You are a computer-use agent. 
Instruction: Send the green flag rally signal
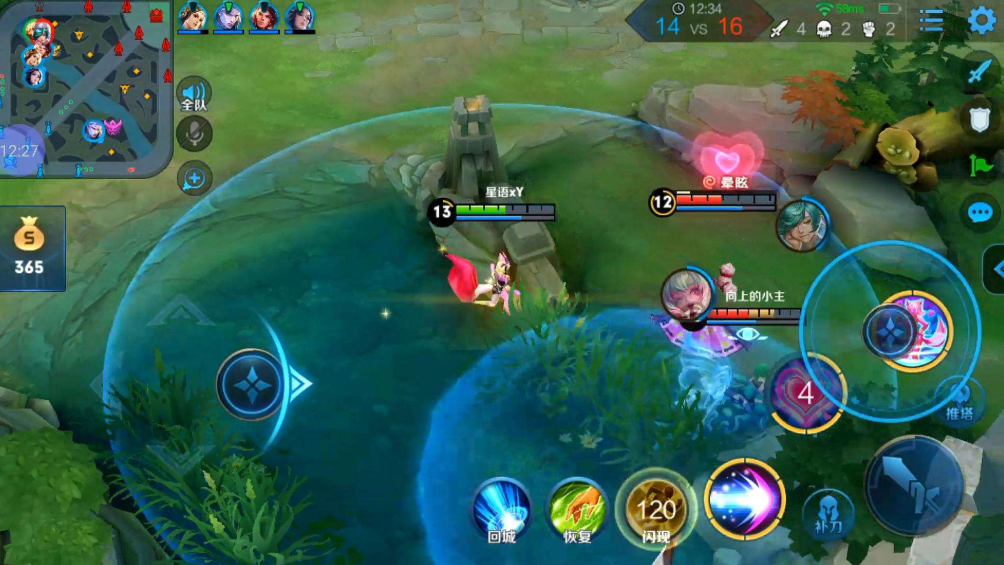[x=979, y=165]
